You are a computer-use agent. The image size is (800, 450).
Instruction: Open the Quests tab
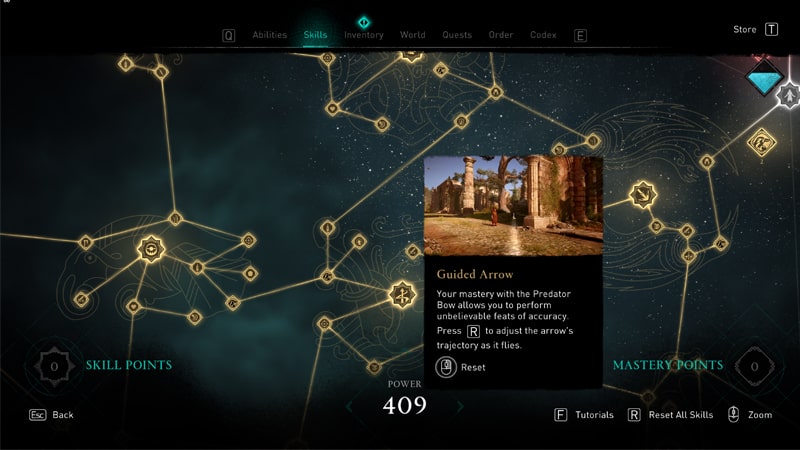pyautogui.click(x=458, y=35)
